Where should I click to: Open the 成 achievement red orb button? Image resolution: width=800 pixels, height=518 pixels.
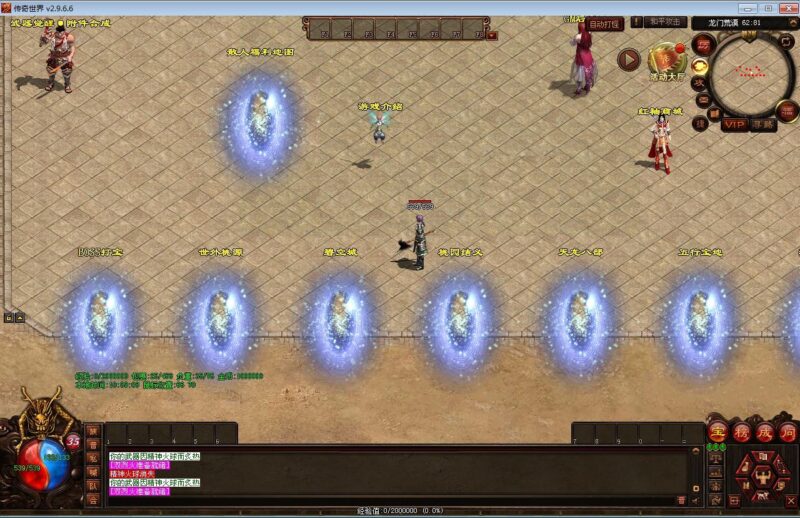[x=763, y=432]
